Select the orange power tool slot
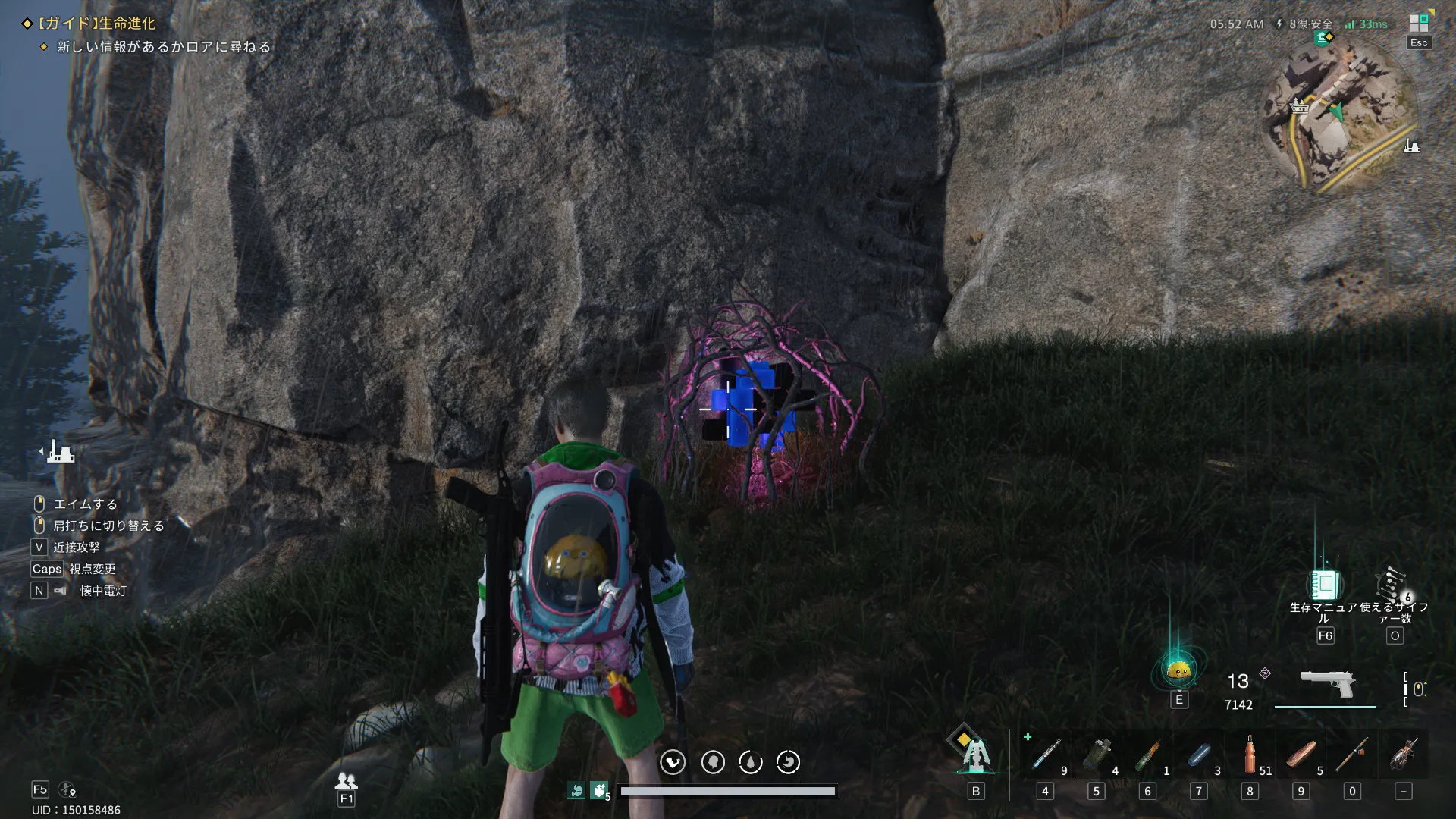Viewport: 1456px width, 819px height. click(x=1404, y=755)
